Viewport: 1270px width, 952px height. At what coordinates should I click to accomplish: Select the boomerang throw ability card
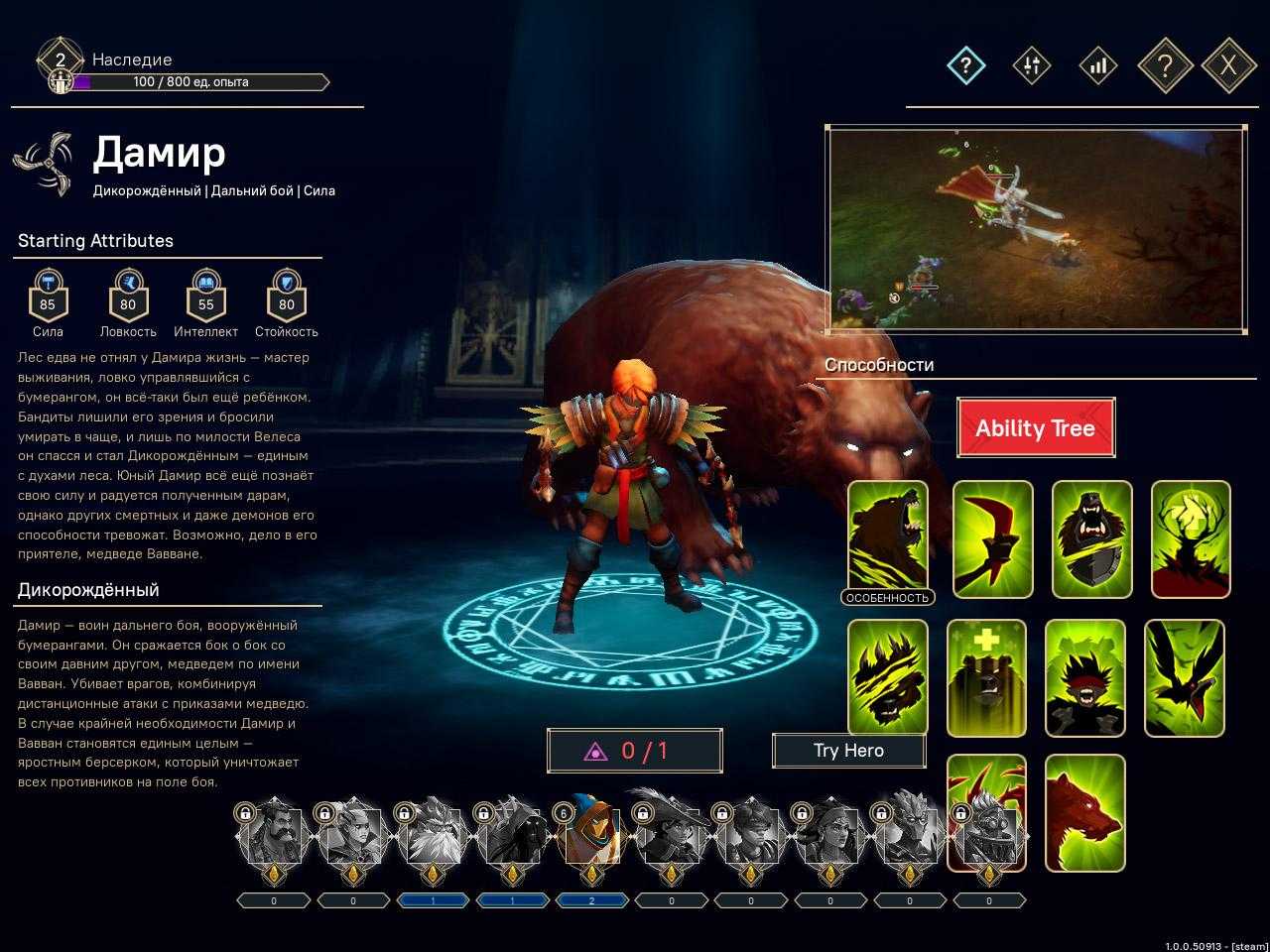coord(992,539)
